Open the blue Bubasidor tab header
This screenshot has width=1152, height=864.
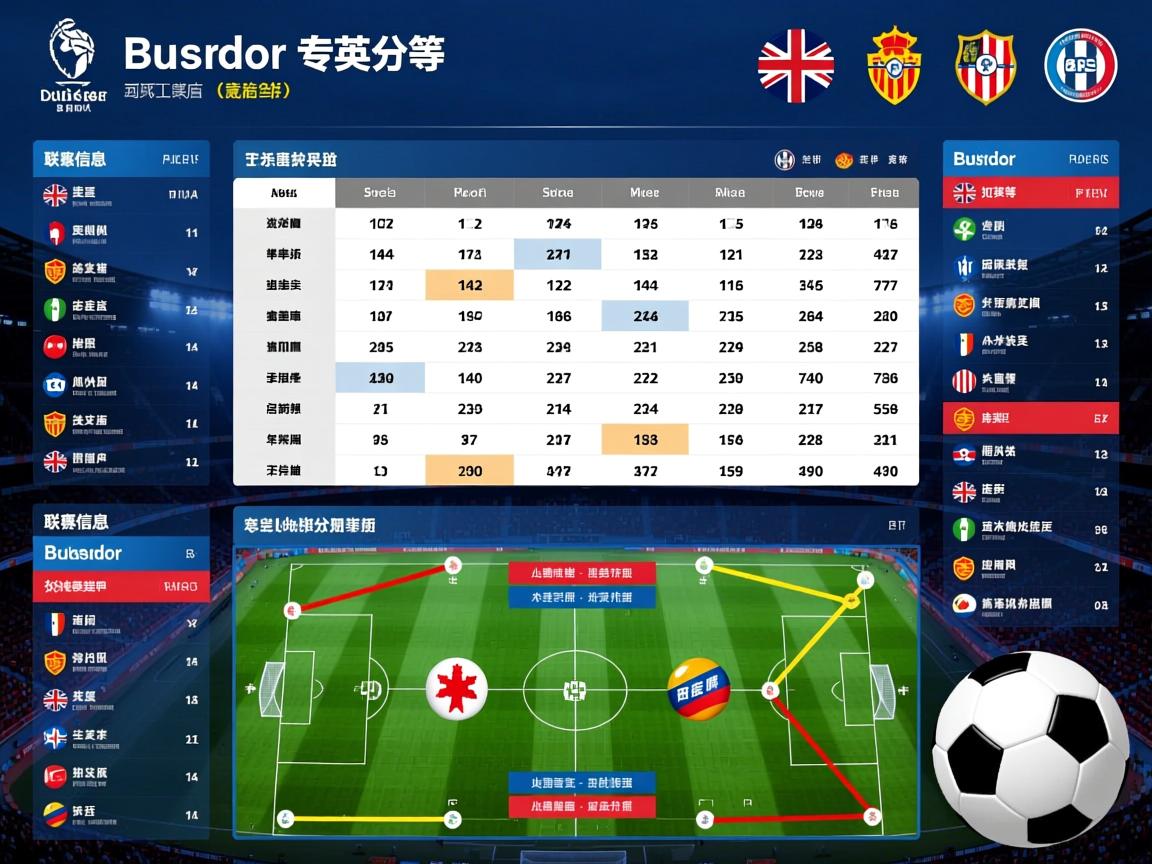pyautogui.click(x=121, y=553)
